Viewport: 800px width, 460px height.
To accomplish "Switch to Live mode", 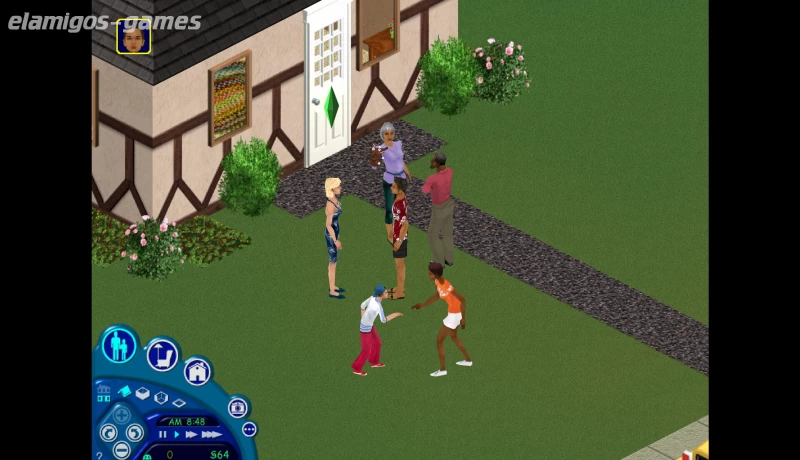I will point(119,345).
